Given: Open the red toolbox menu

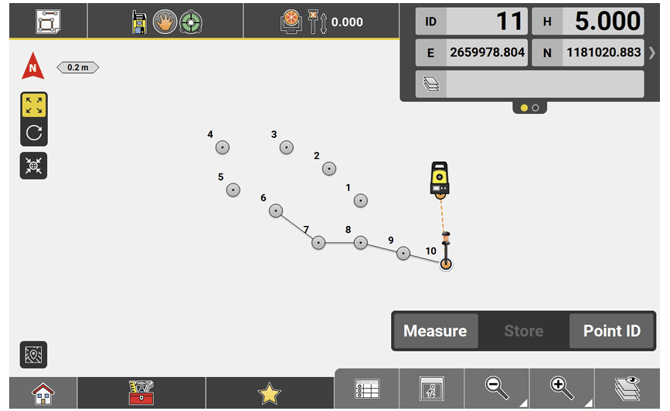Looking at the screenshot, I should [141, 394].
